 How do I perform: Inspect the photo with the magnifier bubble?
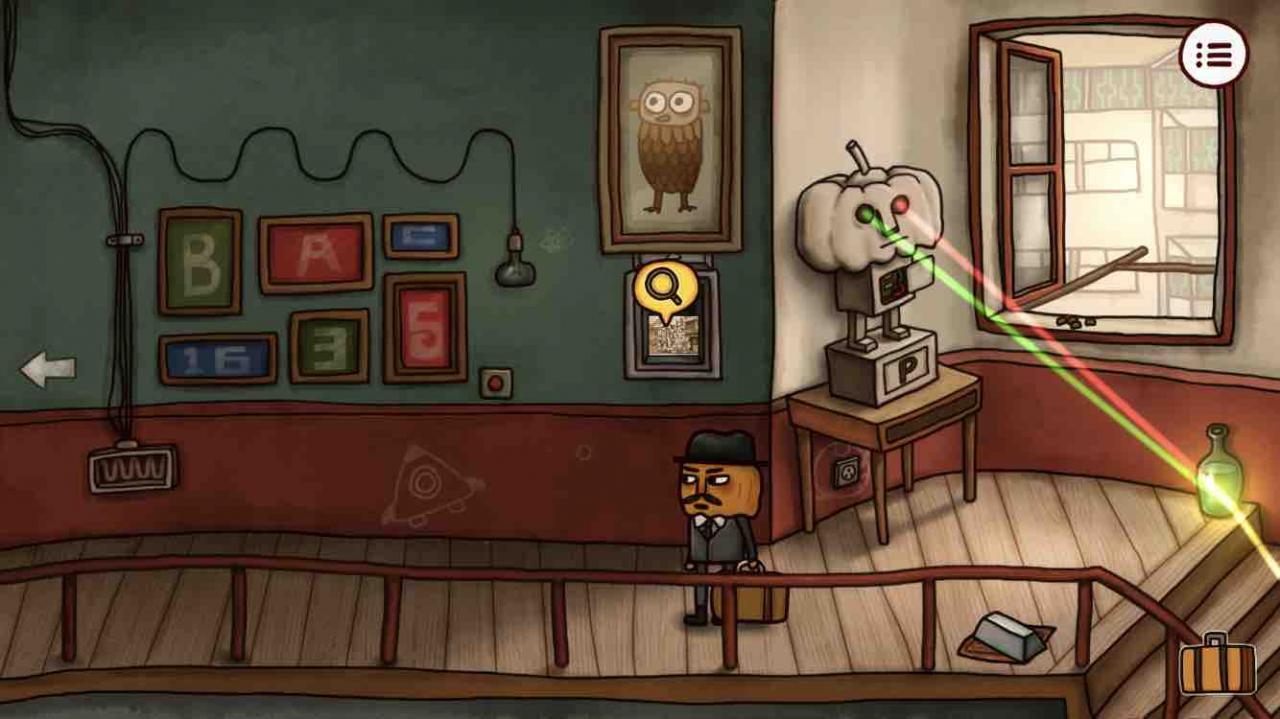pyautogui.click(x=662, y=289)
